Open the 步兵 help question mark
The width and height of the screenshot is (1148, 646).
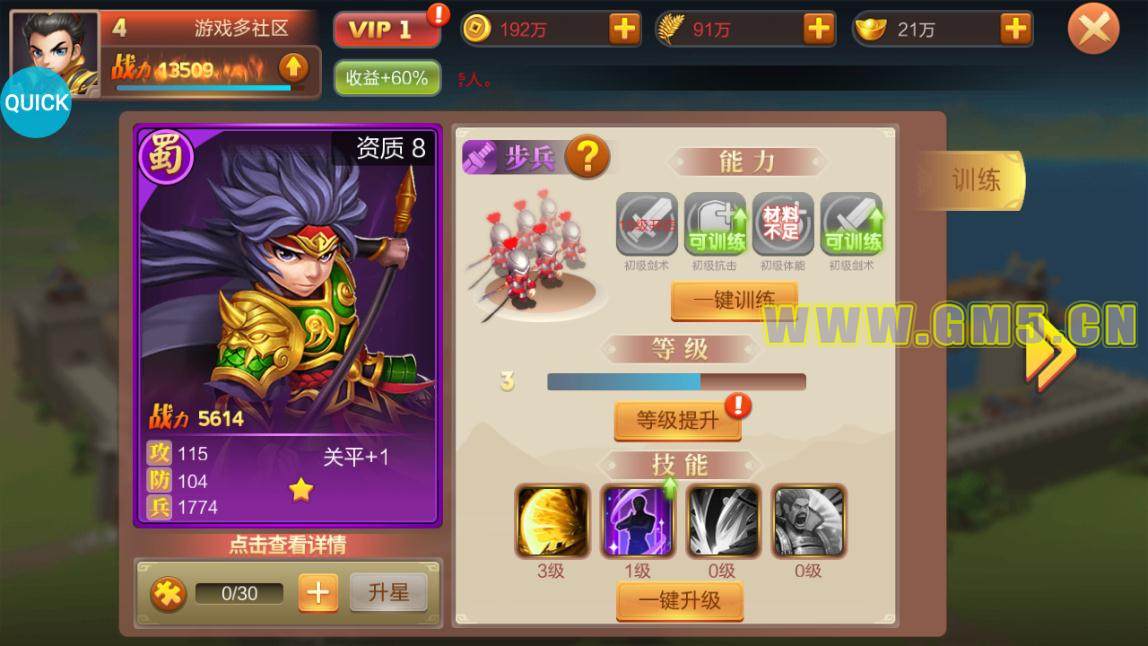click(x=588, y=157)
